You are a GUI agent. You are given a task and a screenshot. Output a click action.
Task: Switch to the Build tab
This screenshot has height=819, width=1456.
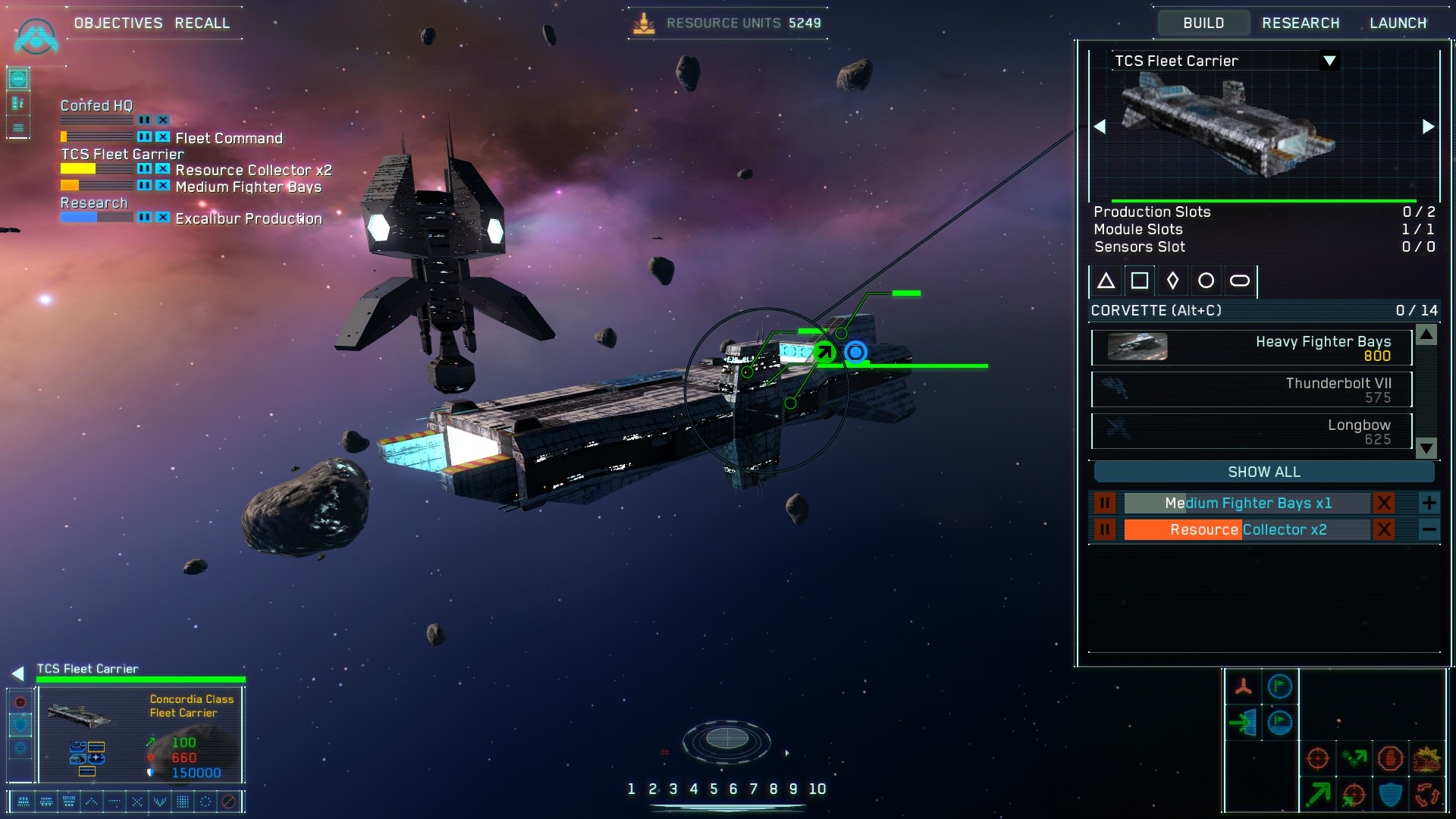tap(1203, 23)
